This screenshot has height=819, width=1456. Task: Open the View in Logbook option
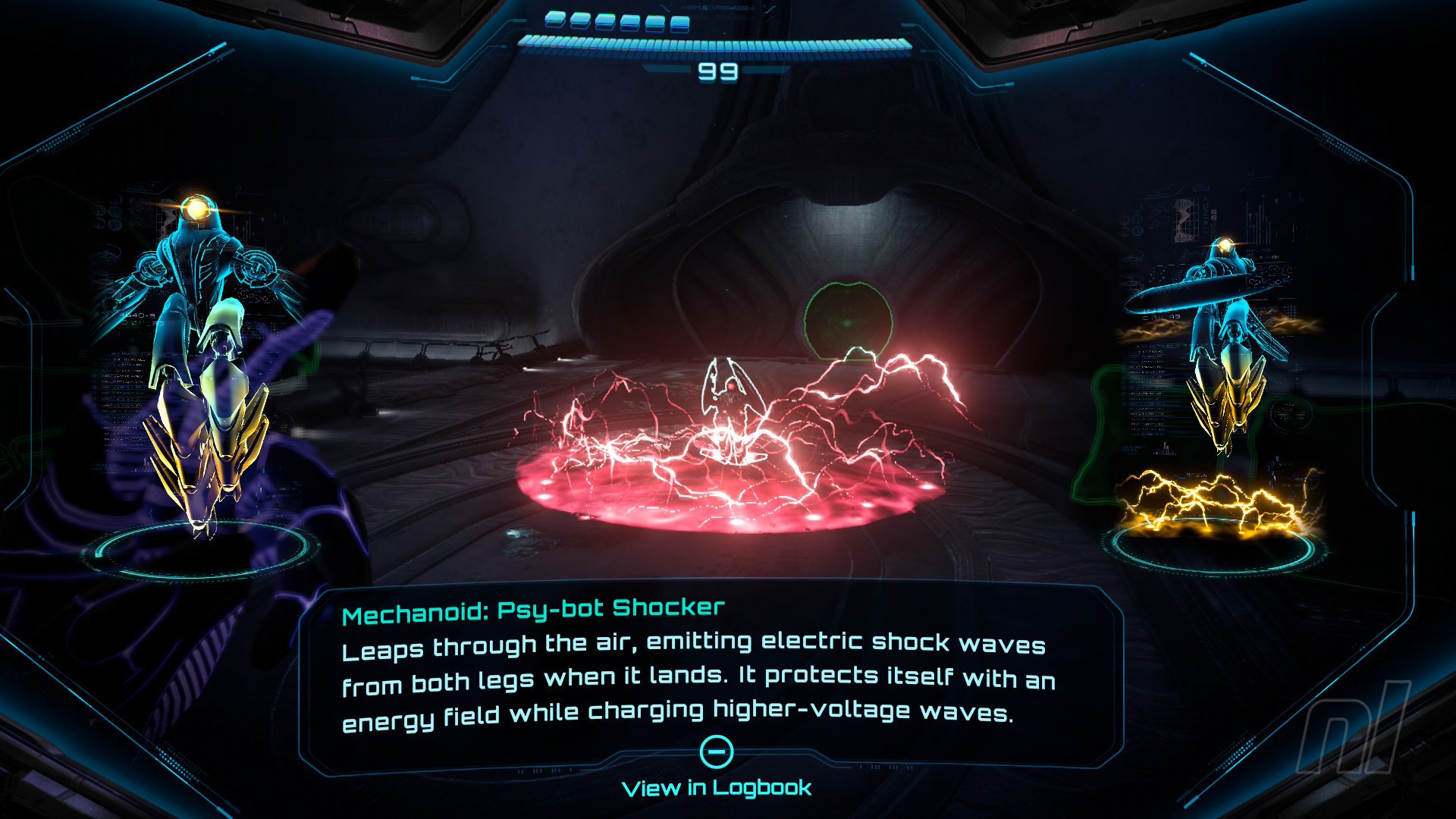tap(717, 786)
